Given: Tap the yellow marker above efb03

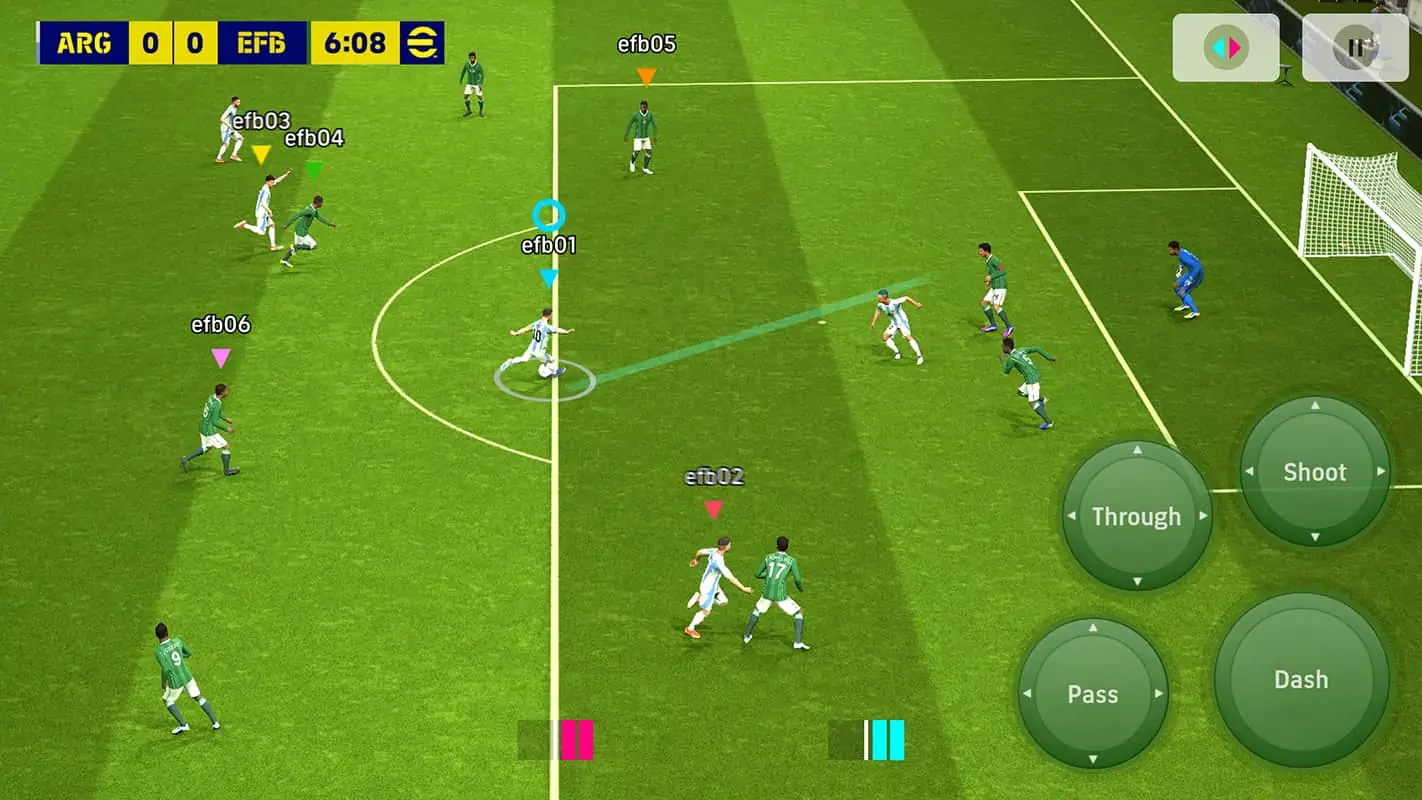Looking at the screenshot, I should (x=260, y=154).
